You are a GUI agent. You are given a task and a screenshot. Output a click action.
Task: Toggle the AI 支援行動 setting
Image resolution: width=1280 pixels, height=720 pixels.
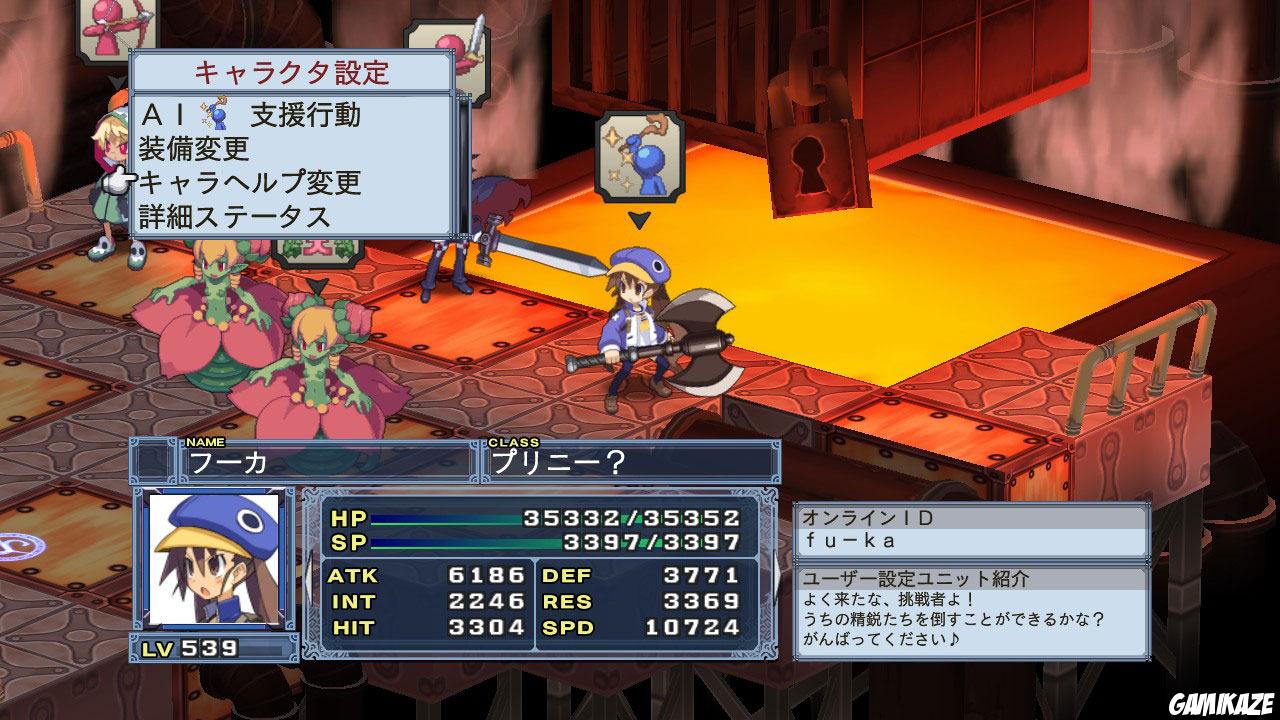(x=269, y=113)
